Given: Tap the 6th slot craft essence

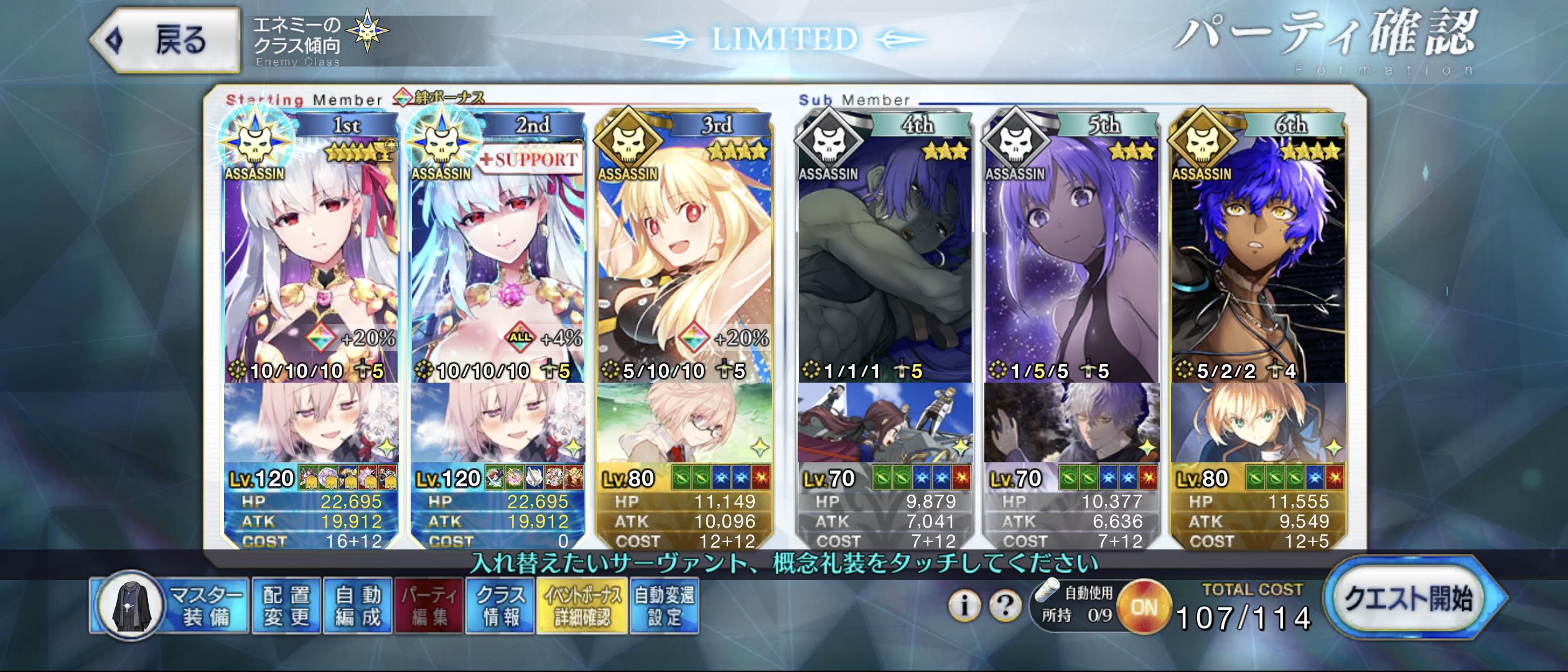Looking at the screenshot, I should click(x=1258, y=423).
